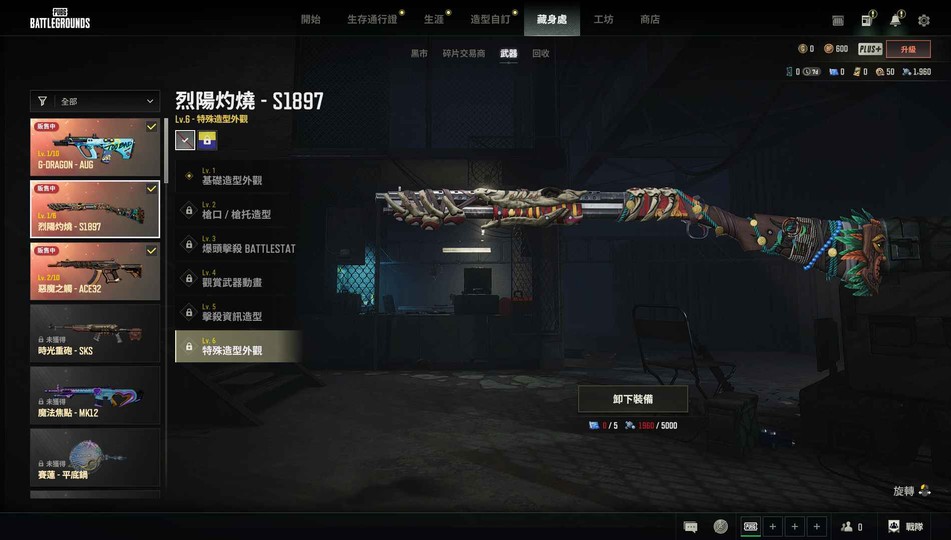Choose the 惡魔之觸 - ACE32 skin

95,271
